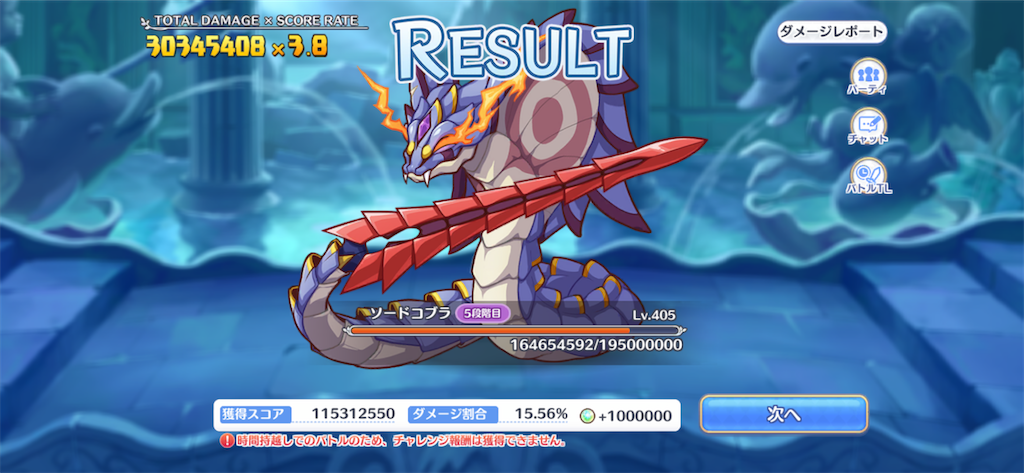1024x473 pixels.
Task: Show the パーティ party icon
Action: [865, 77]
